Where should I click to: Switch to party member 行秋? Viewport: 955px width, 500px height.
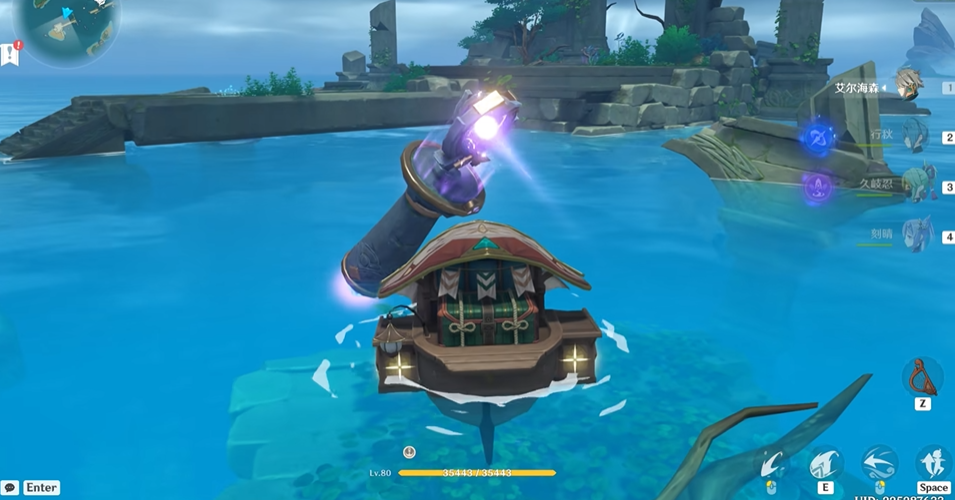pyautogui.click(x=914, y=136)
